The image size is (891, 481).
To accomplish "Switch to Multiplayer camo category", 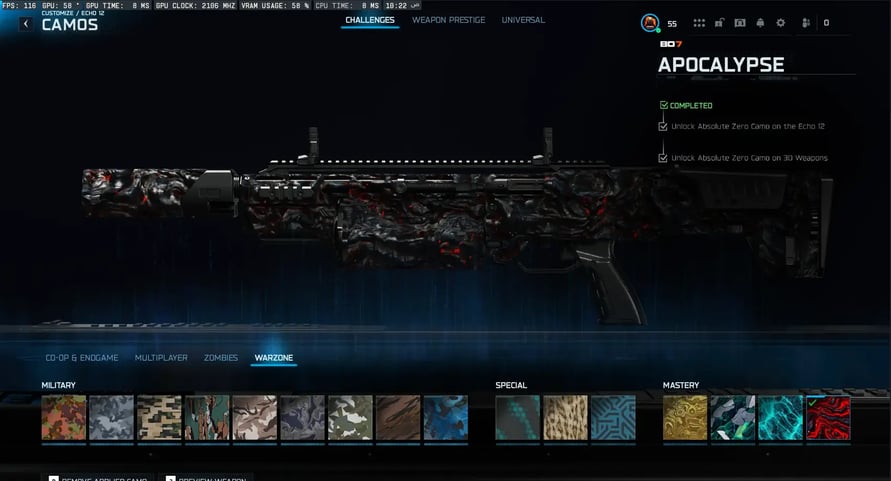I will (x=161, y=357).
